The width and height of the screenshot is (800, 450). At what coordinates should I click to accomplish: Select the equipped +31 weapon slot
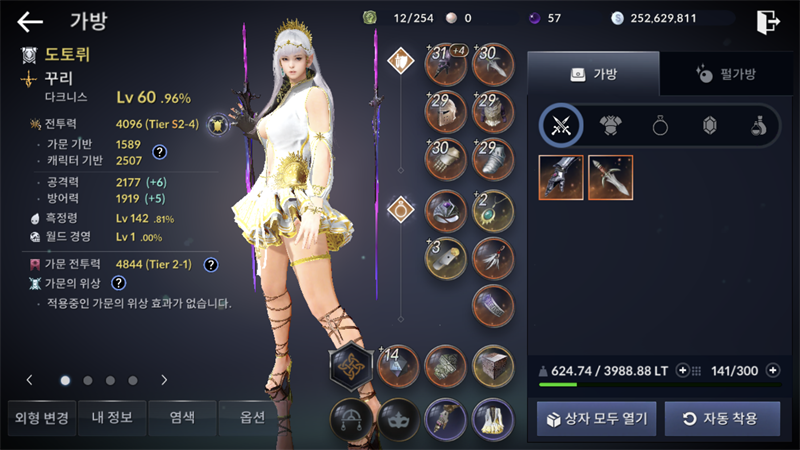click(x=445, y=64)
